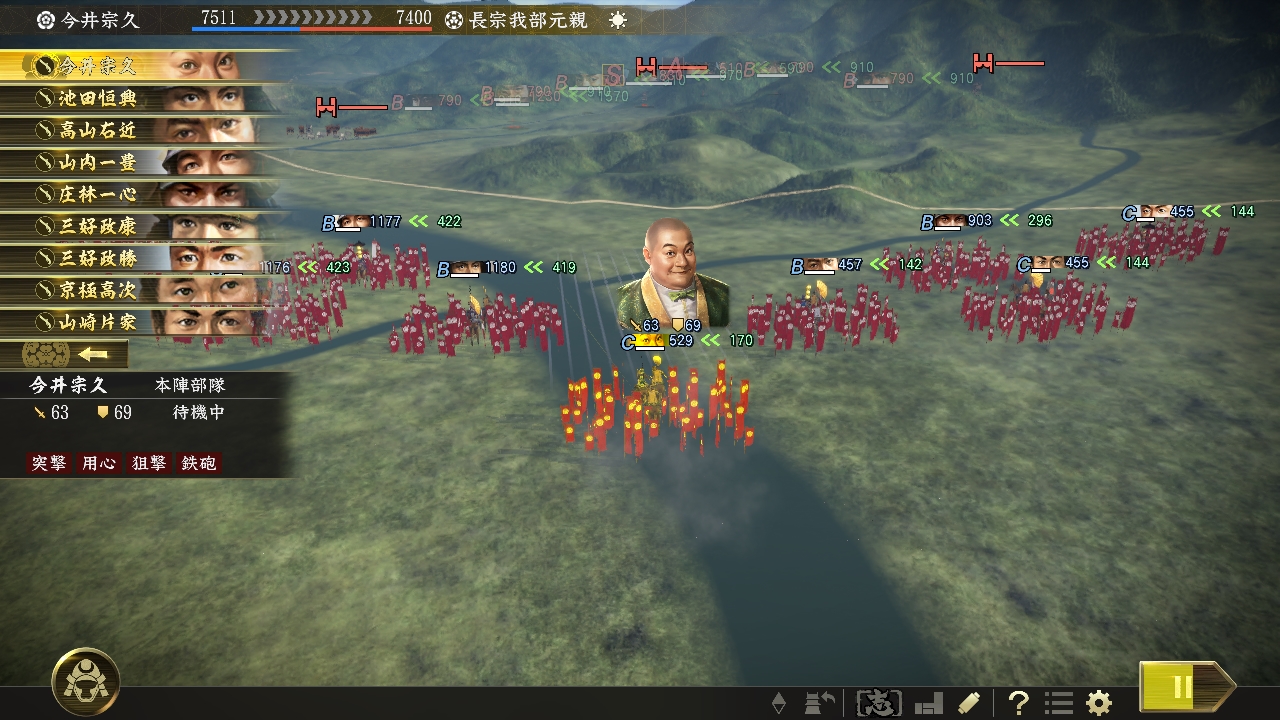Activate the 突撃 charge tactic
Image resolution: width=1280 pixels, height=720 pixels.
(48, 463)
